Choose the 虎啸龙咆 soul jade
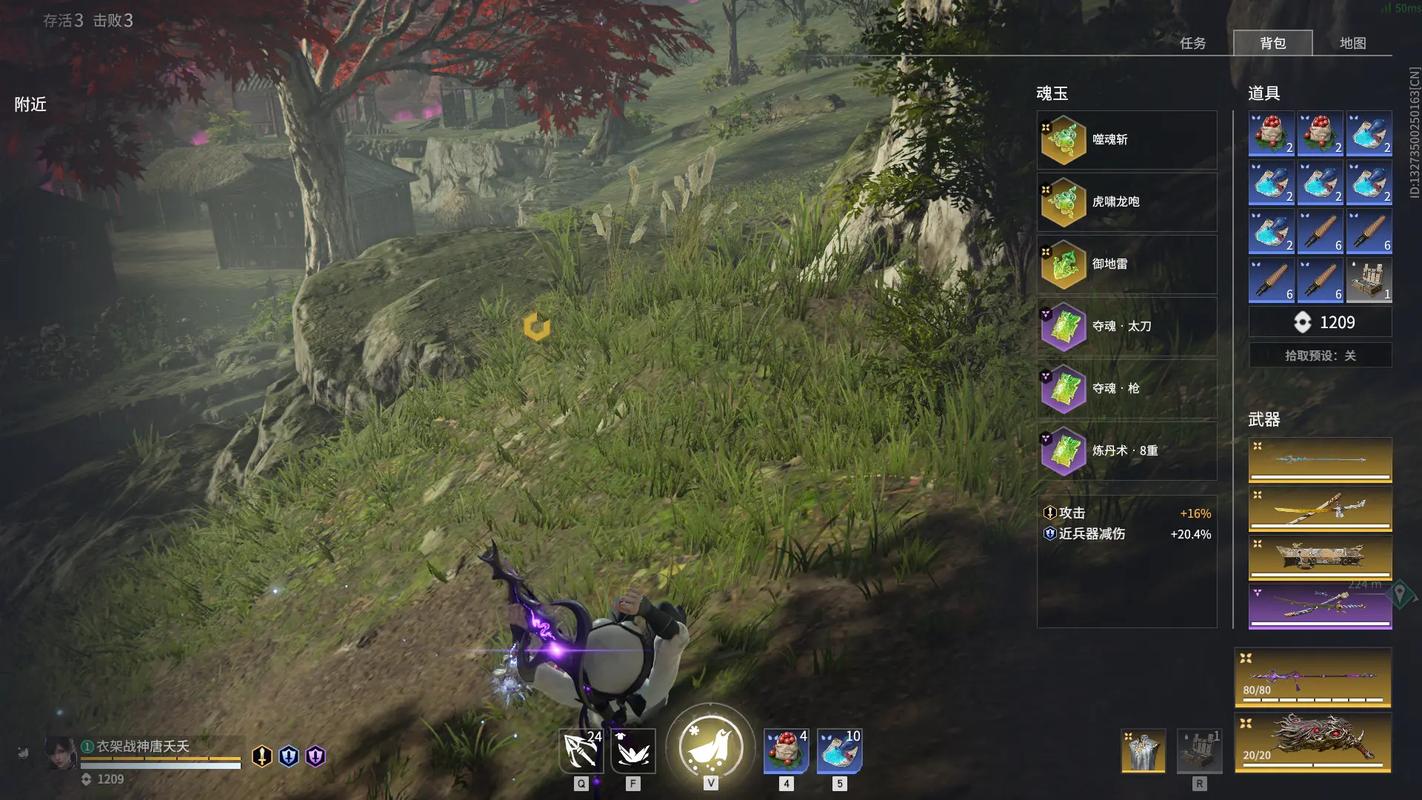Screen dimensions: 1422x800 click(1127, 202)
